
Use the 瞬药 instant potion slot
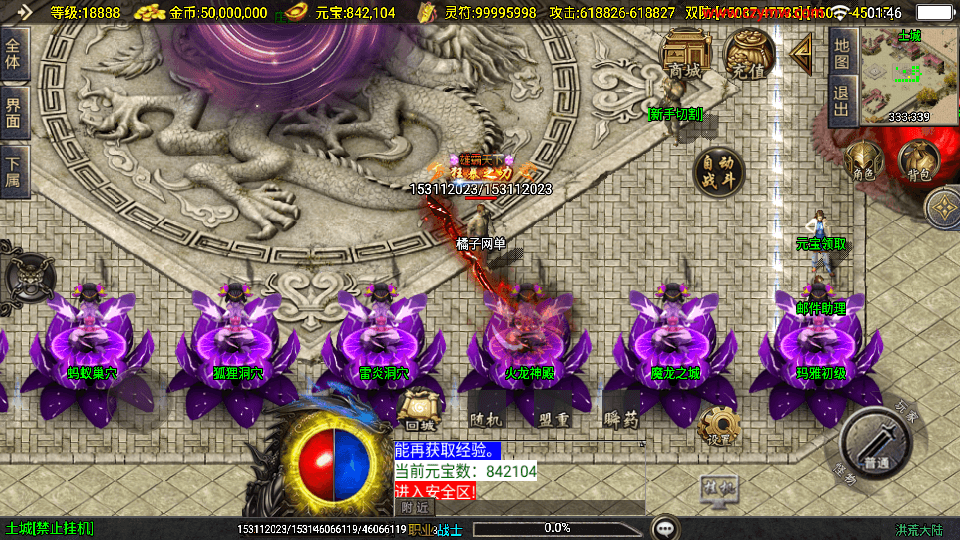pyautogui.click(x=621, y=411)
